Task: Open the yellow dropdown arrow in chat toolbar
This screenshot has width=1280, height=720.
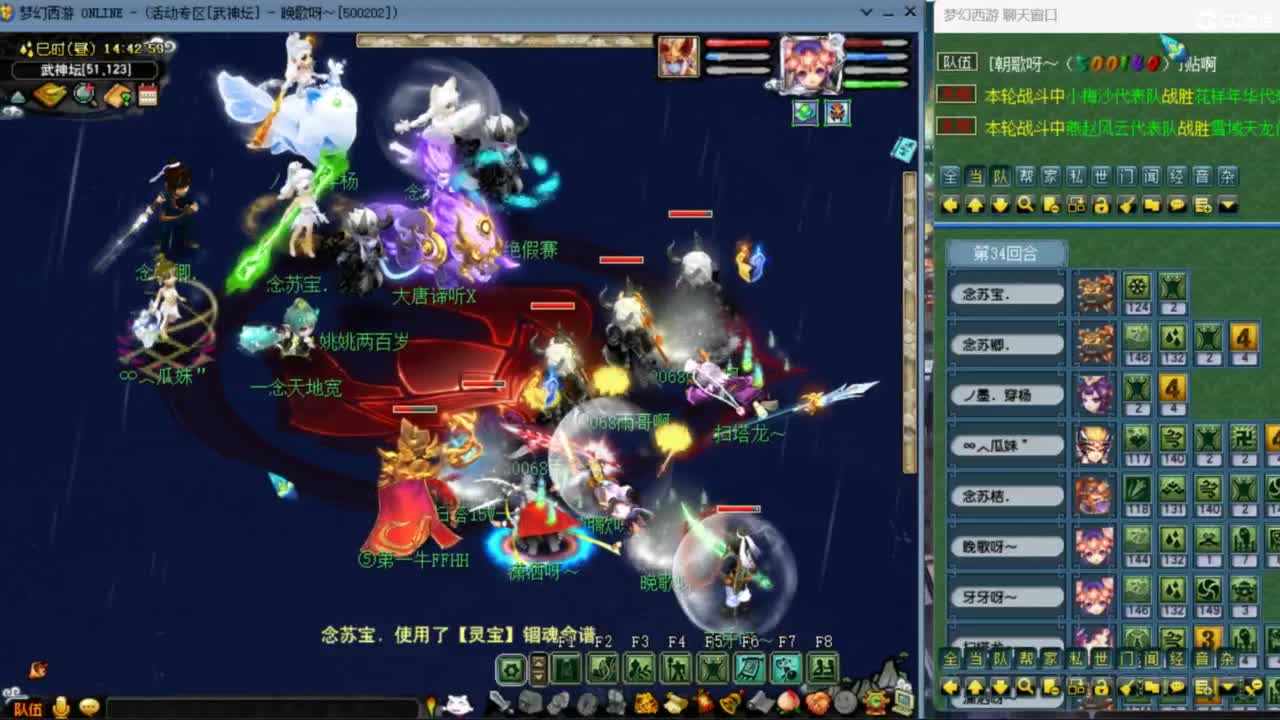Action: (x=1225, y=204)
